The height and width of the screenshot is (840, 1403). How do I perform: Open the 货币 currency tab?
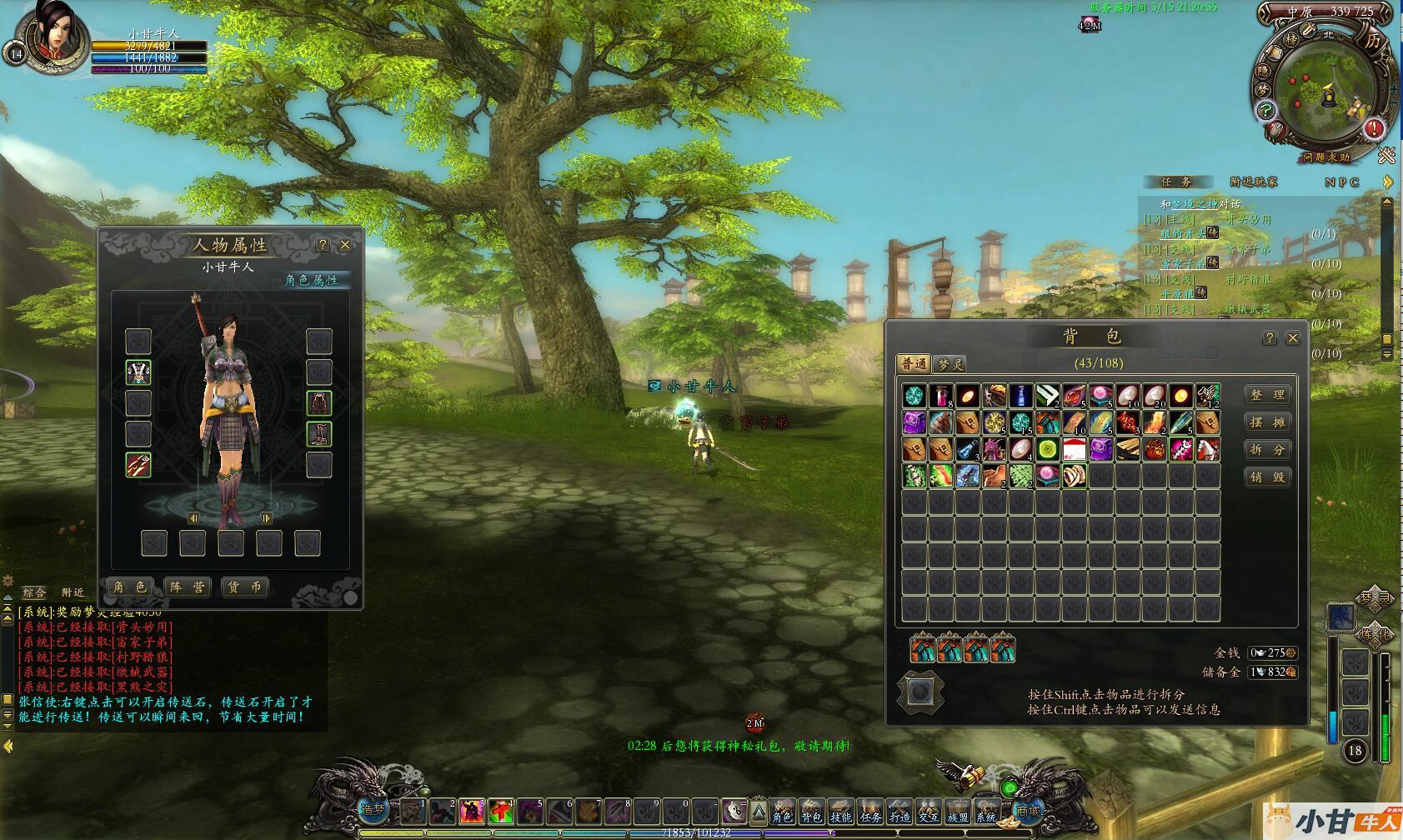coord(245,587)
